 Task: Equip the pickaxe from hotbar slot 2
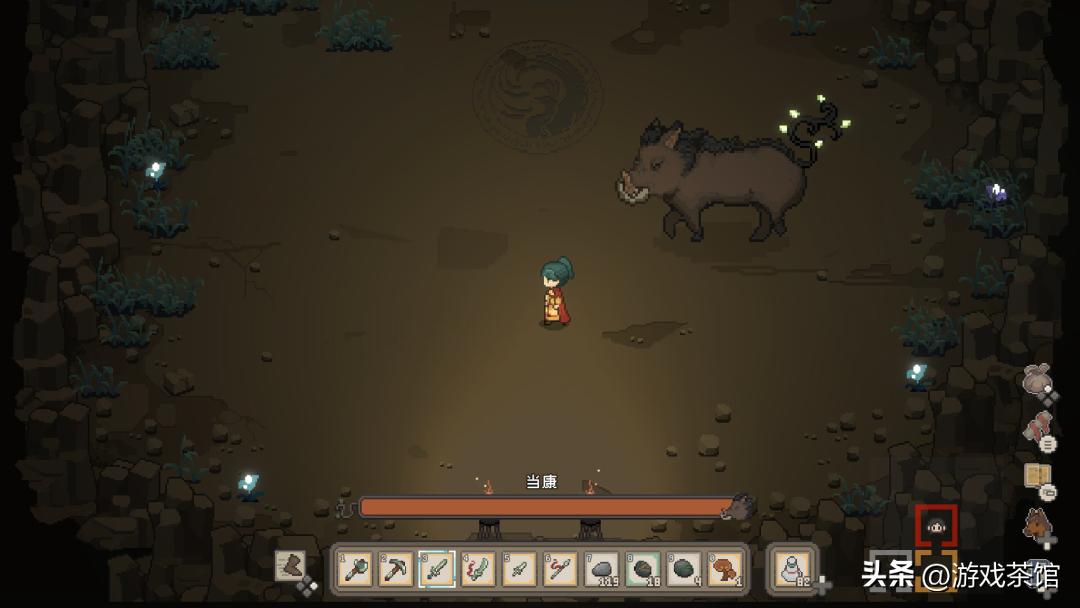coord(397,569)
